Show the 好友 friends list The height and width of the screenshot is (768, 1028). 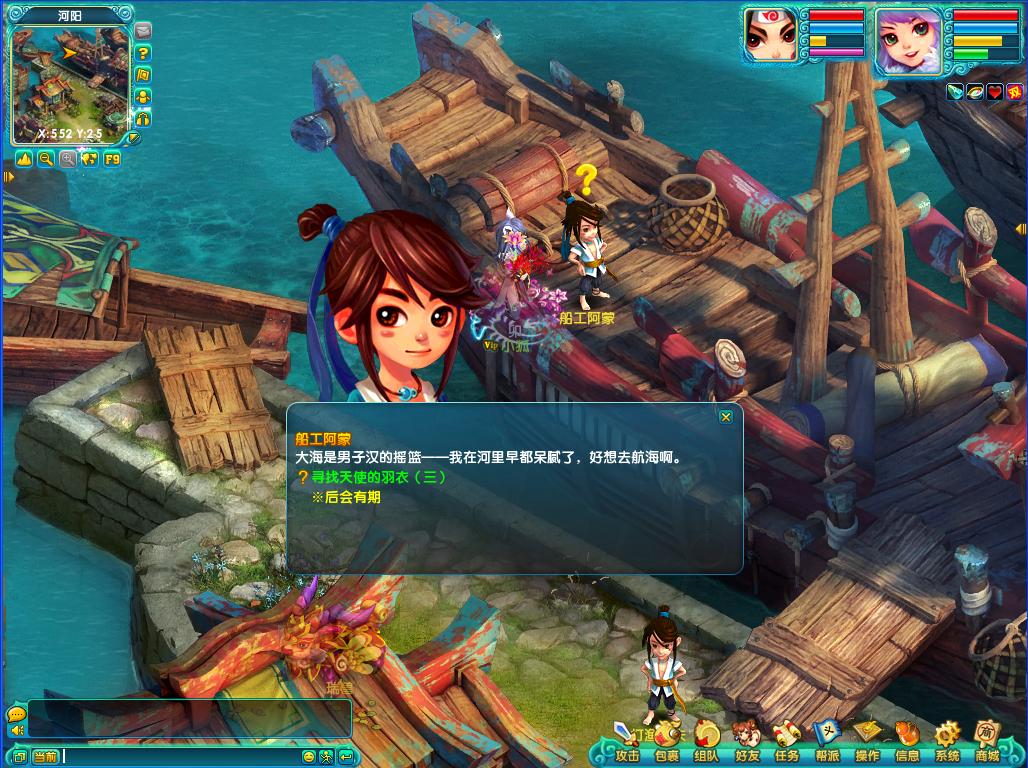[x=747, y=743]
